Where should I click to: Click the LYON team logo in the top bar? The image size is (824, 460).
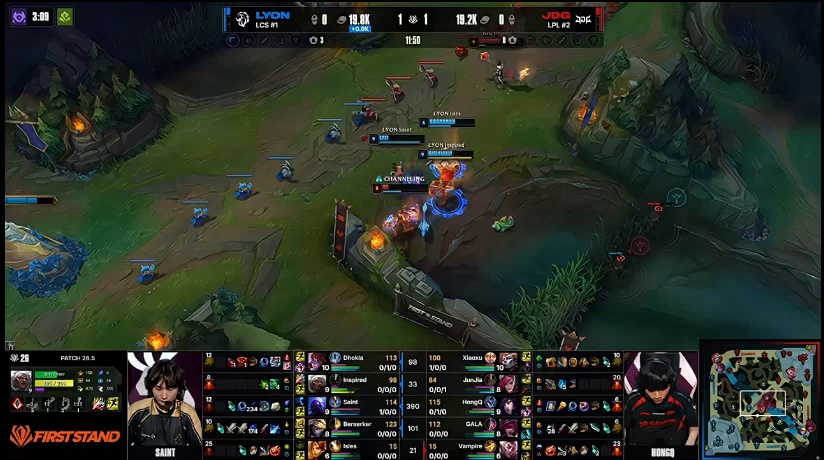[241, 18]
